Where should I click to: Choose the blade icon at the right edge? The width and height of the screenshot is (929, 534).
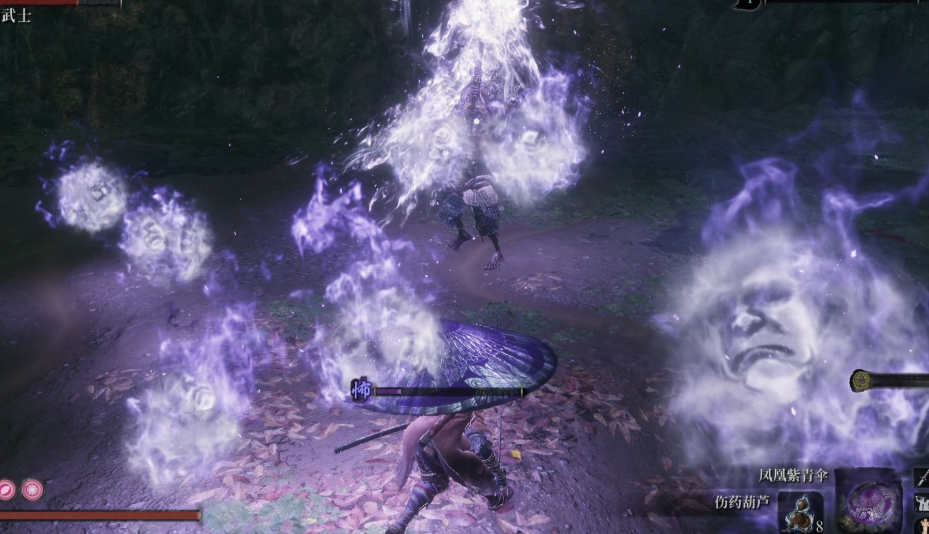tap(921, 479)
